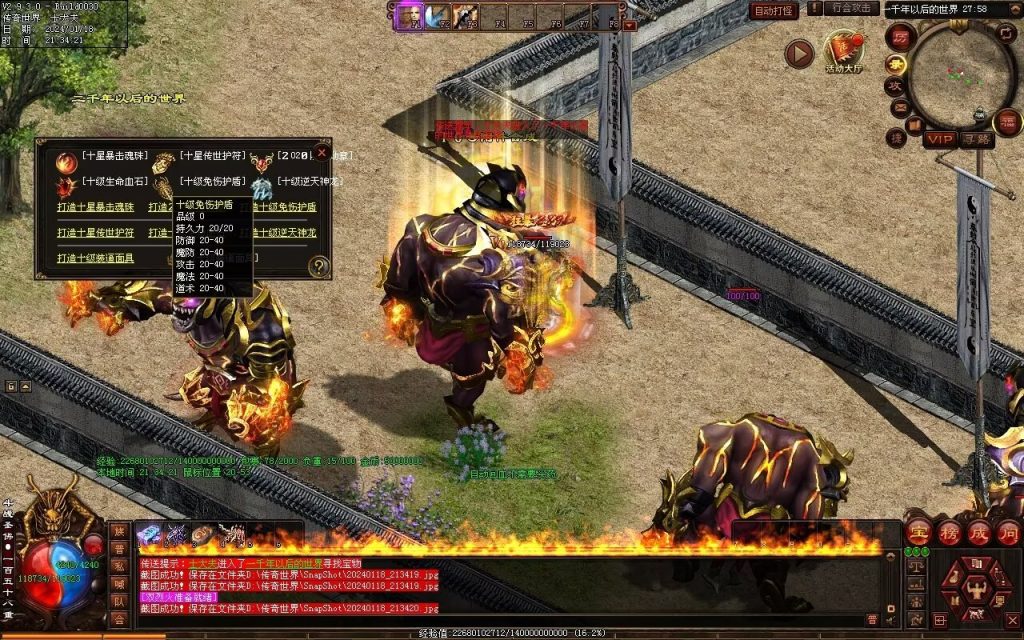Click the round play arrow button
The image size is (1024, 640).
pyautogui.click(x=798, y=53)
